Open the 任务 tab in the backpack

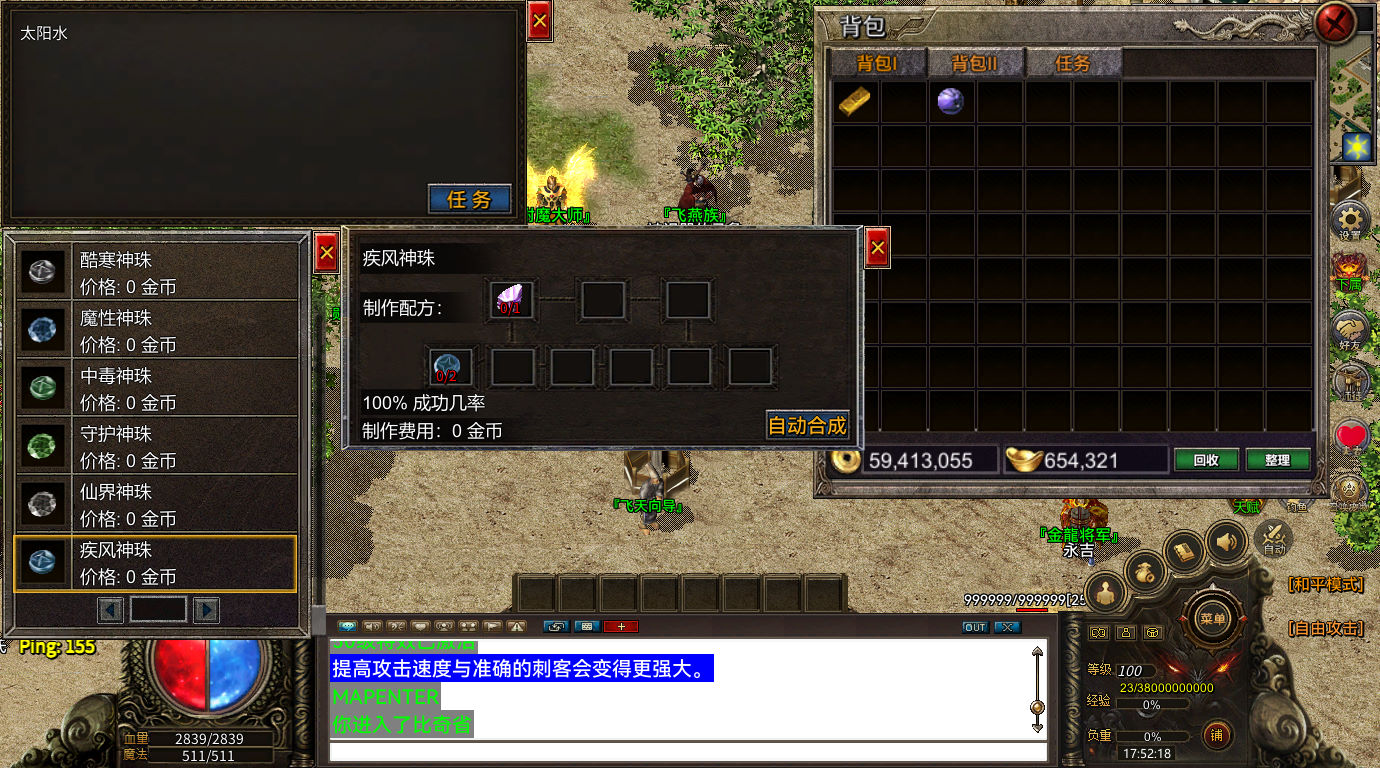tap(1072, 64)
